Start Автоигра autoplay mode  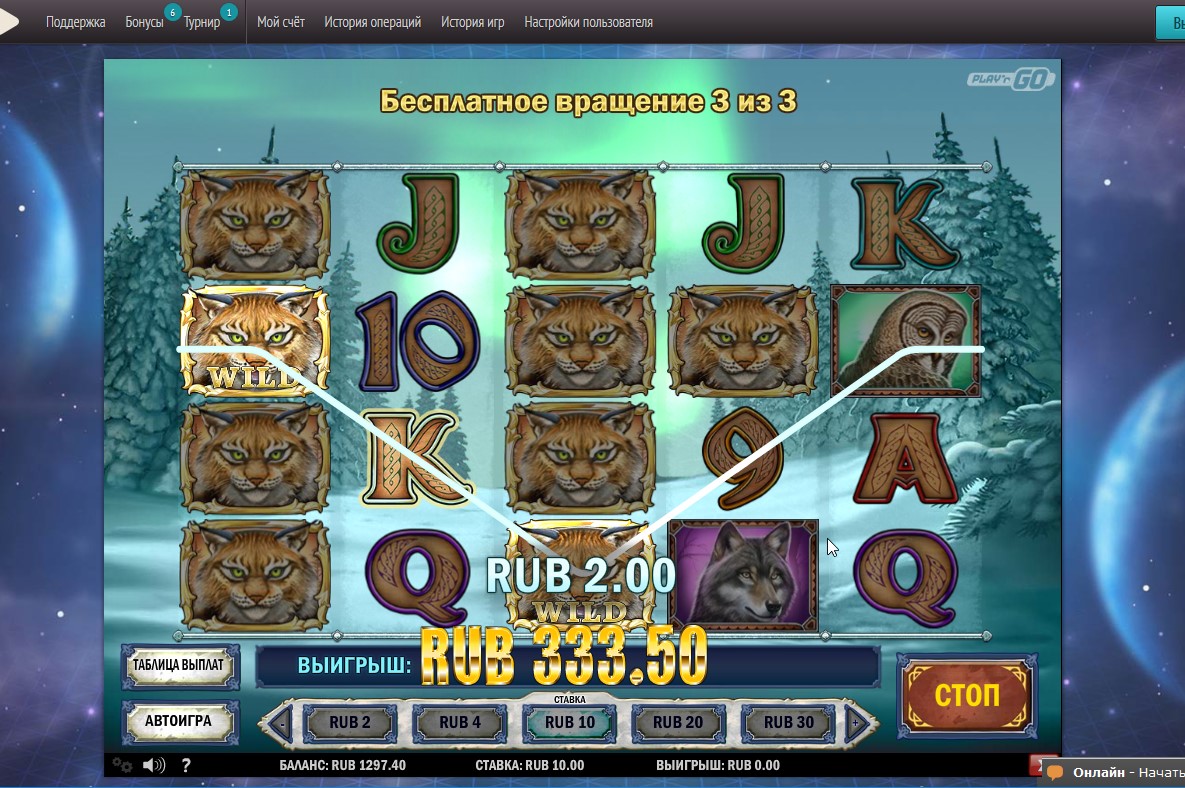click(181, 720)
